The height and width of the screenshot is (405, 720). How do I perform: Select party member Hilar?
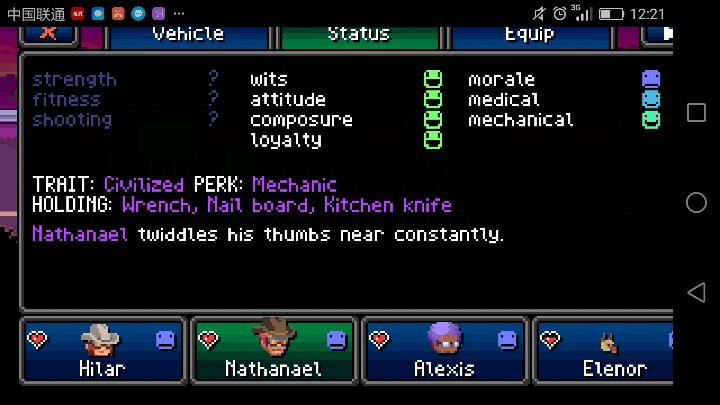(102, 350)
